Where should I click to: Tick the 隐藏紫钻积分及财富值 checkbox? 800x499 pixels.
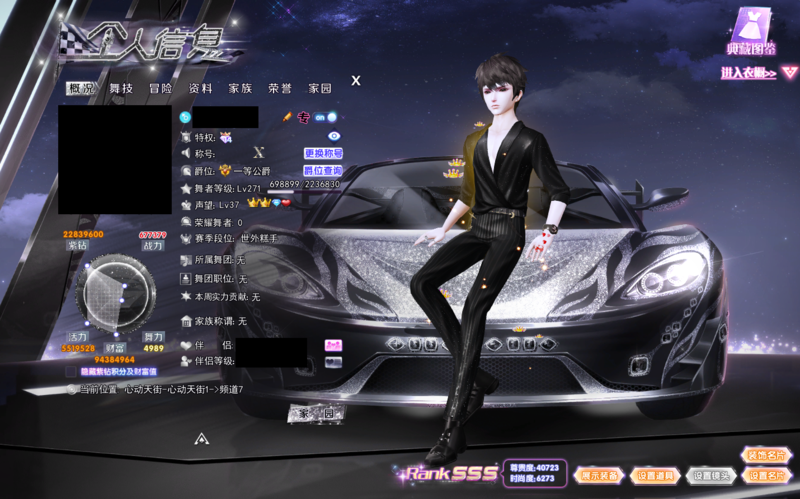pyautogui.click(x=70, y=371)
